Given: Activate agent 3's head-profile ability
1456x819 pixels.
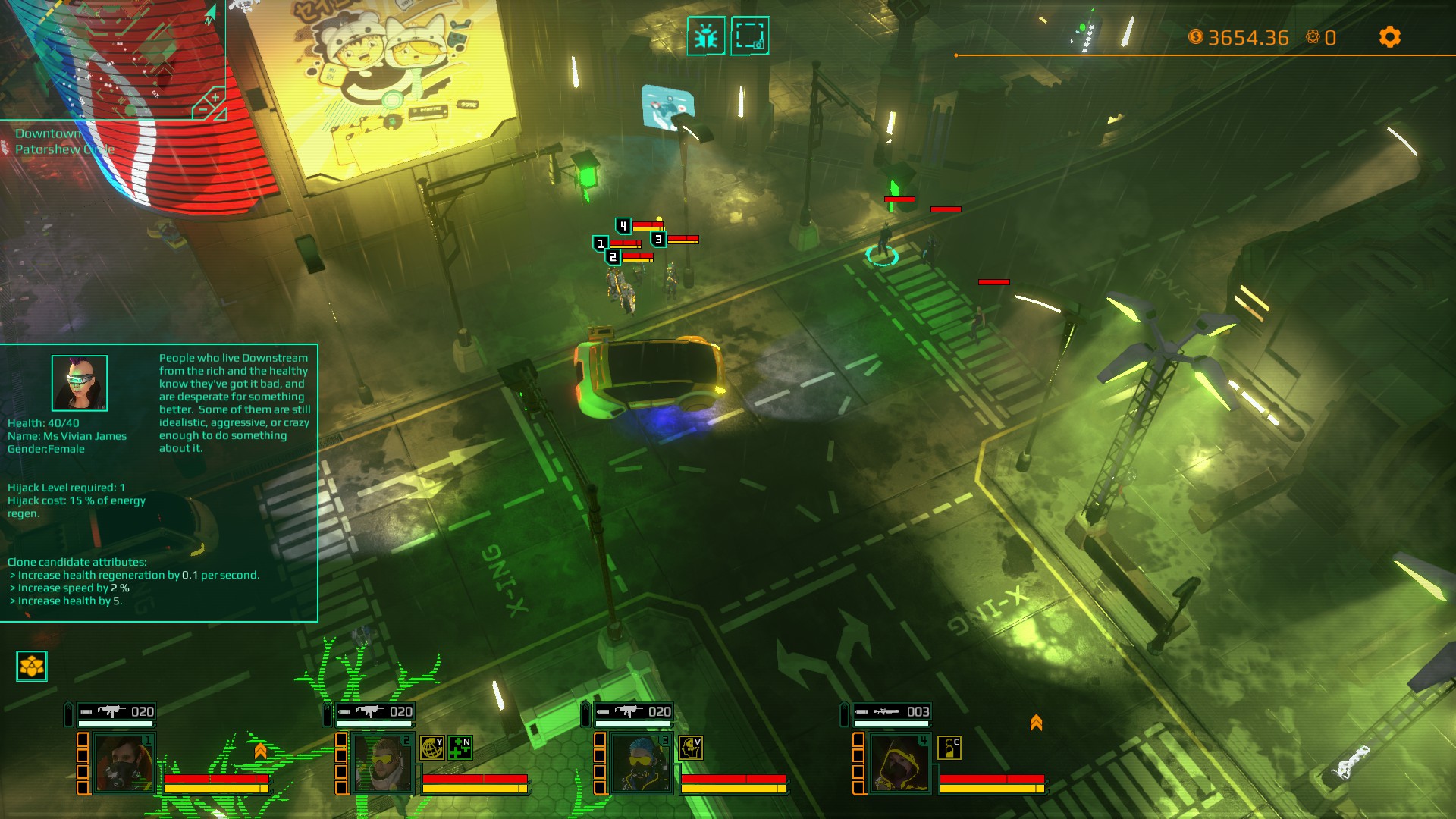Looking at the screenshot, I should coord(690,748).
